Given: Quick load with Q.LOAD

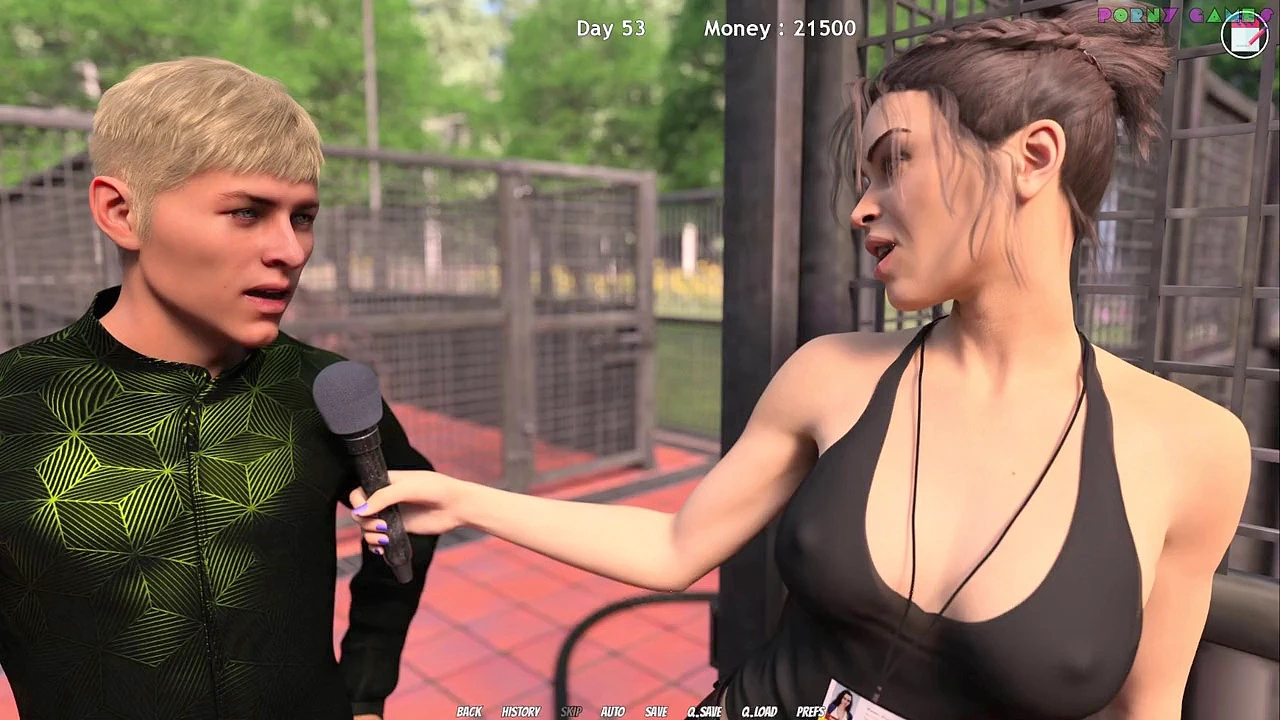Looking at the screenshot, I should tap(759, 712).
